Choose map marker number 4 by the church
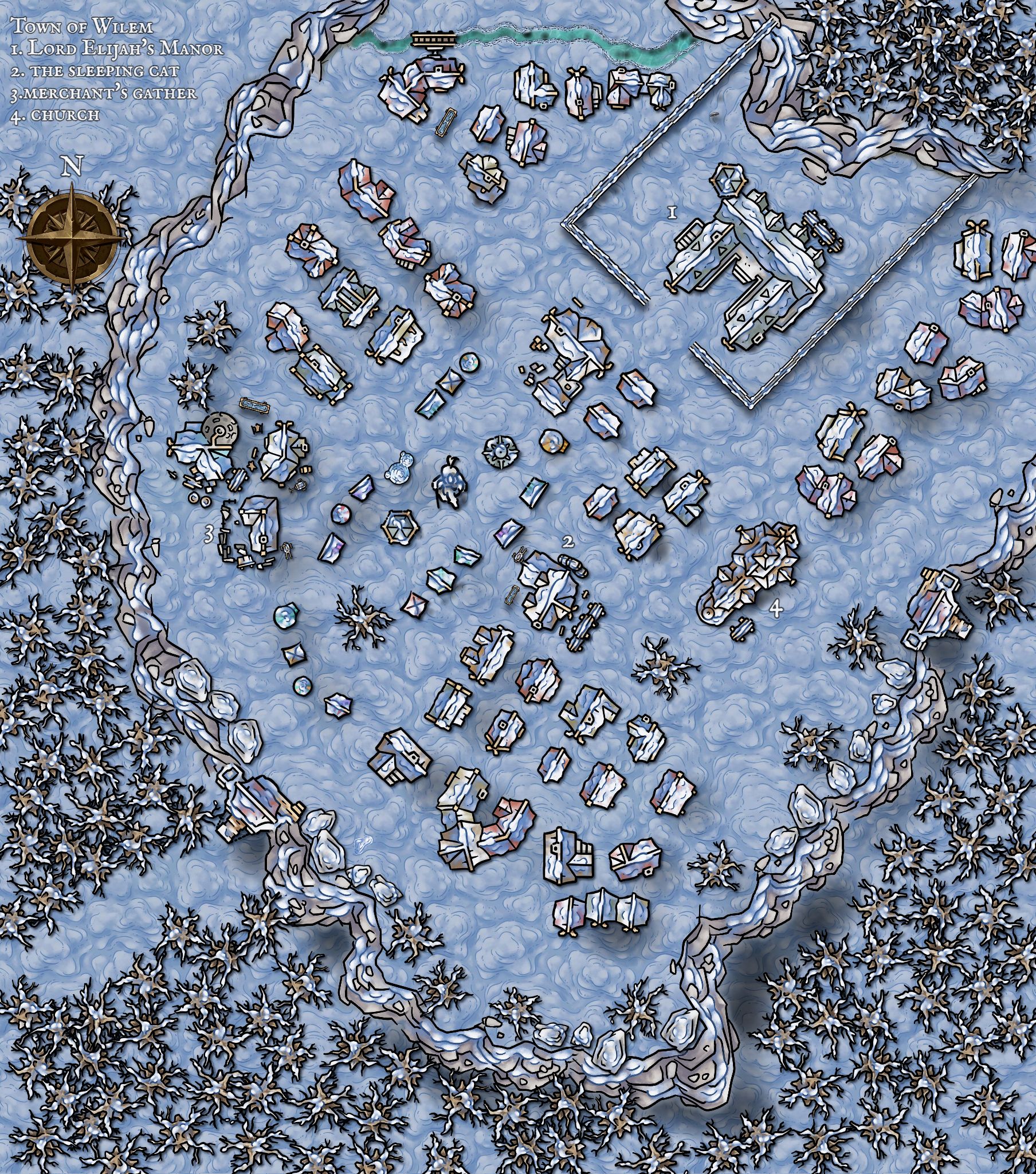1036x1174 pixels. pyautogui.click(x=775, y=610)
